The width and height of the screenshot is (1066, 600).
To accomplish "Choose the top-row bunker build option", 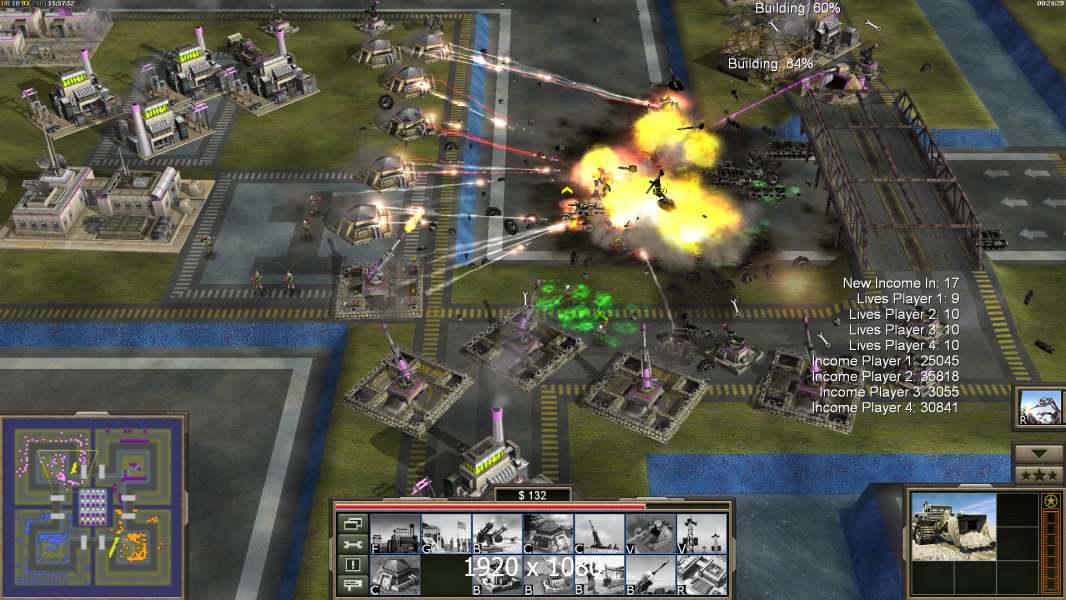I will tap(548, 533).
